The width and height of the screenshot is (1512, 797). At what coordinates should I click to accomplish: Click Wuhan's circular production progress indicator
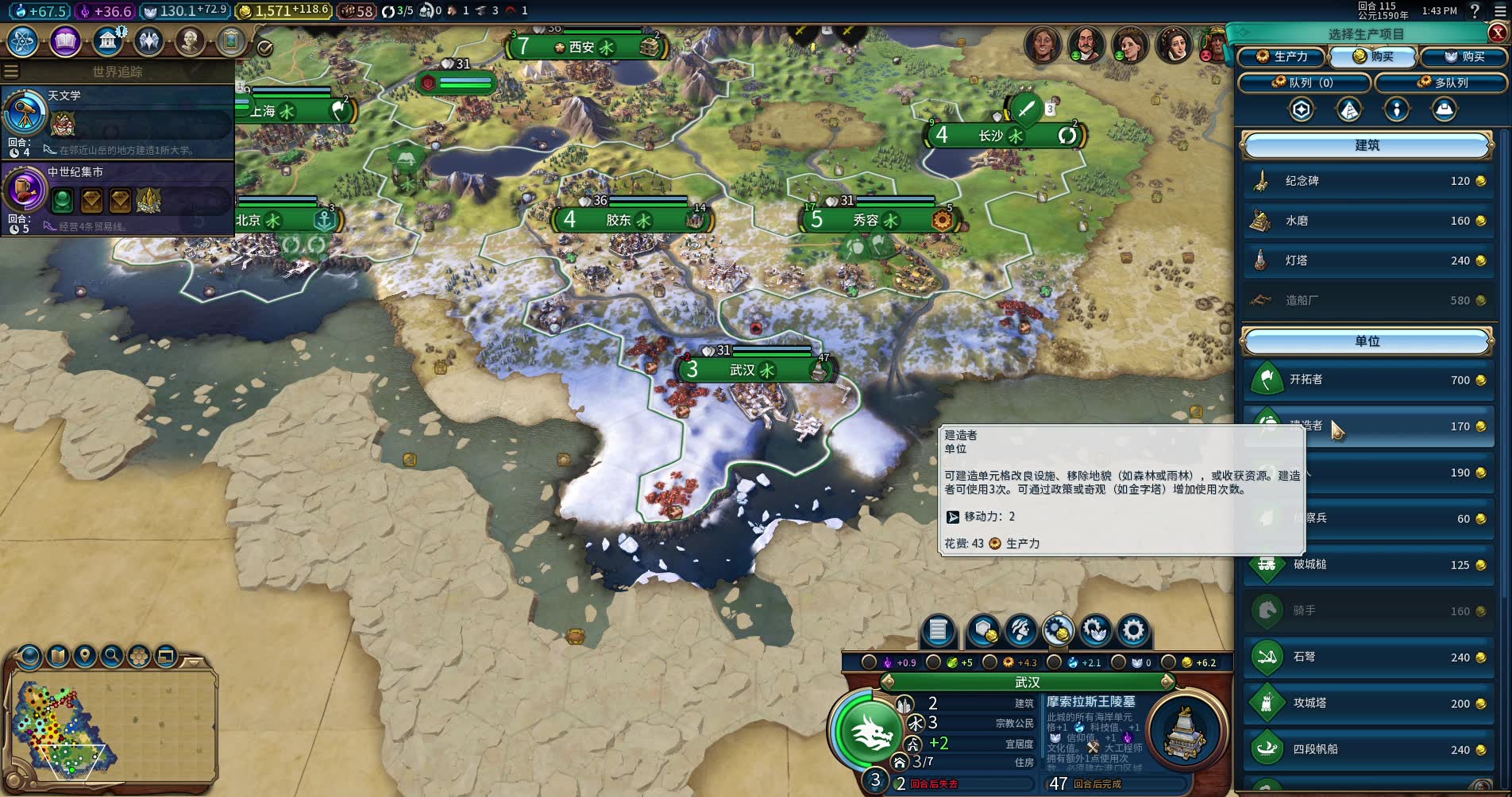point(824,369)
